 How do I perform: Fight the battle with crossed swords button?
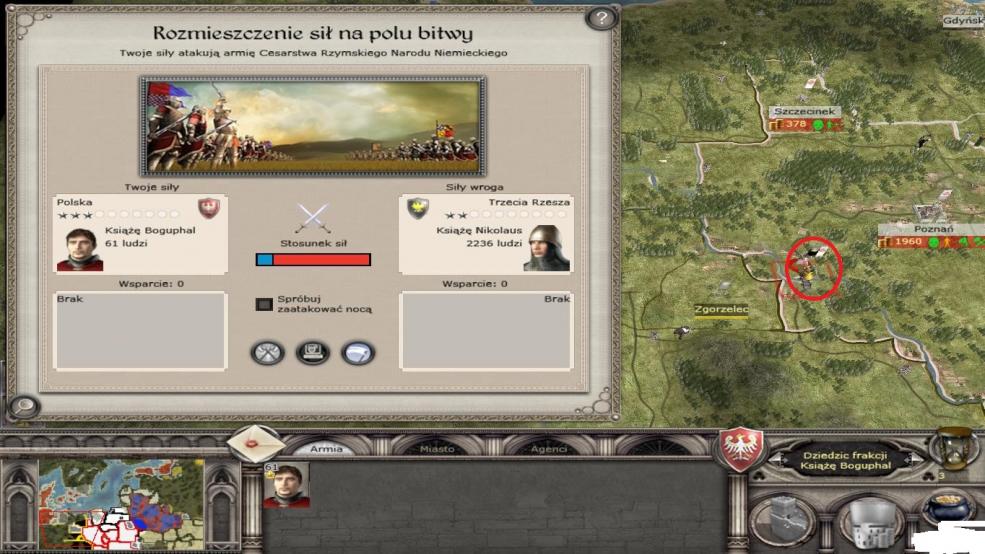click(267, 352)
